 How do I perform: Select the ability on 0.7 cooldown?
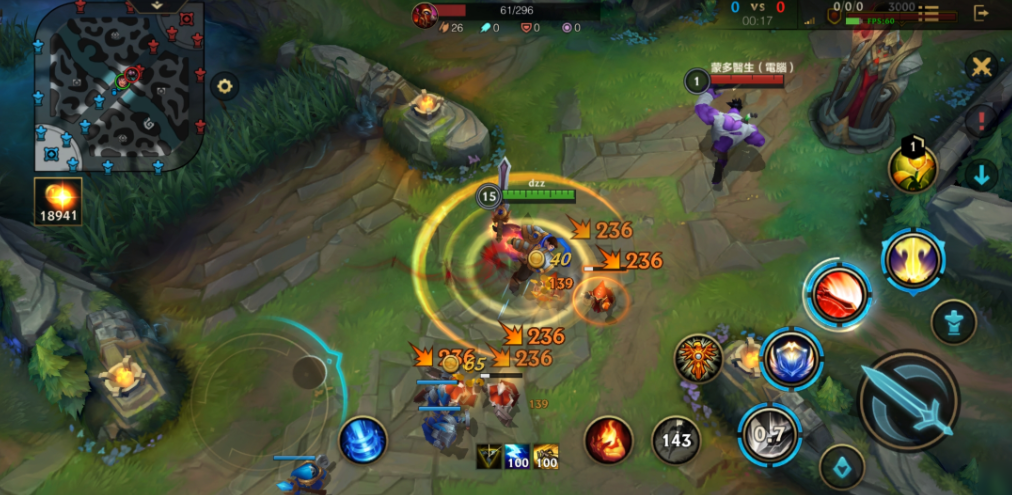[x=770, y=433]
